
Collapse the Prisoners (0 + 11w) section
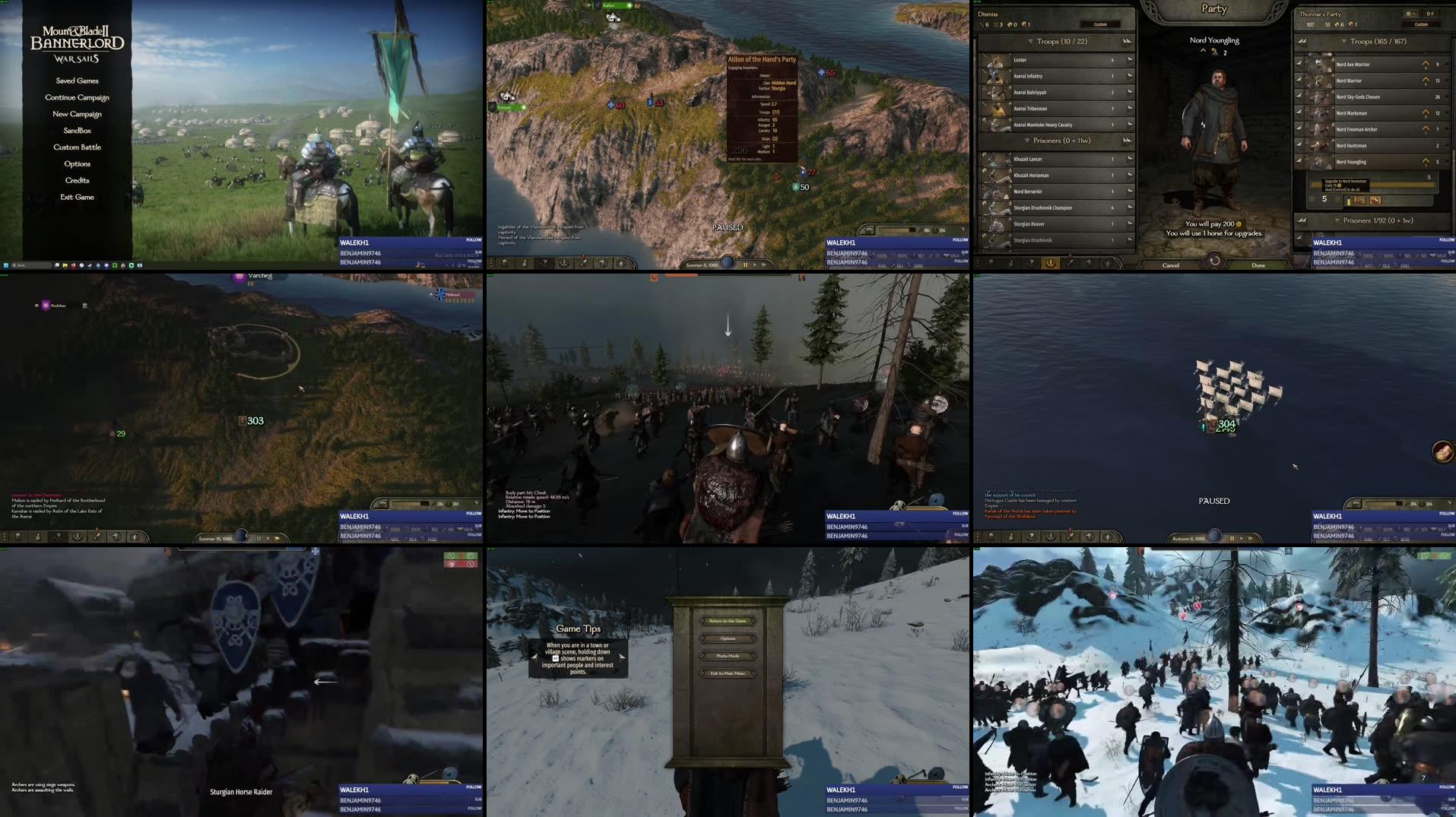[1028, 140]
